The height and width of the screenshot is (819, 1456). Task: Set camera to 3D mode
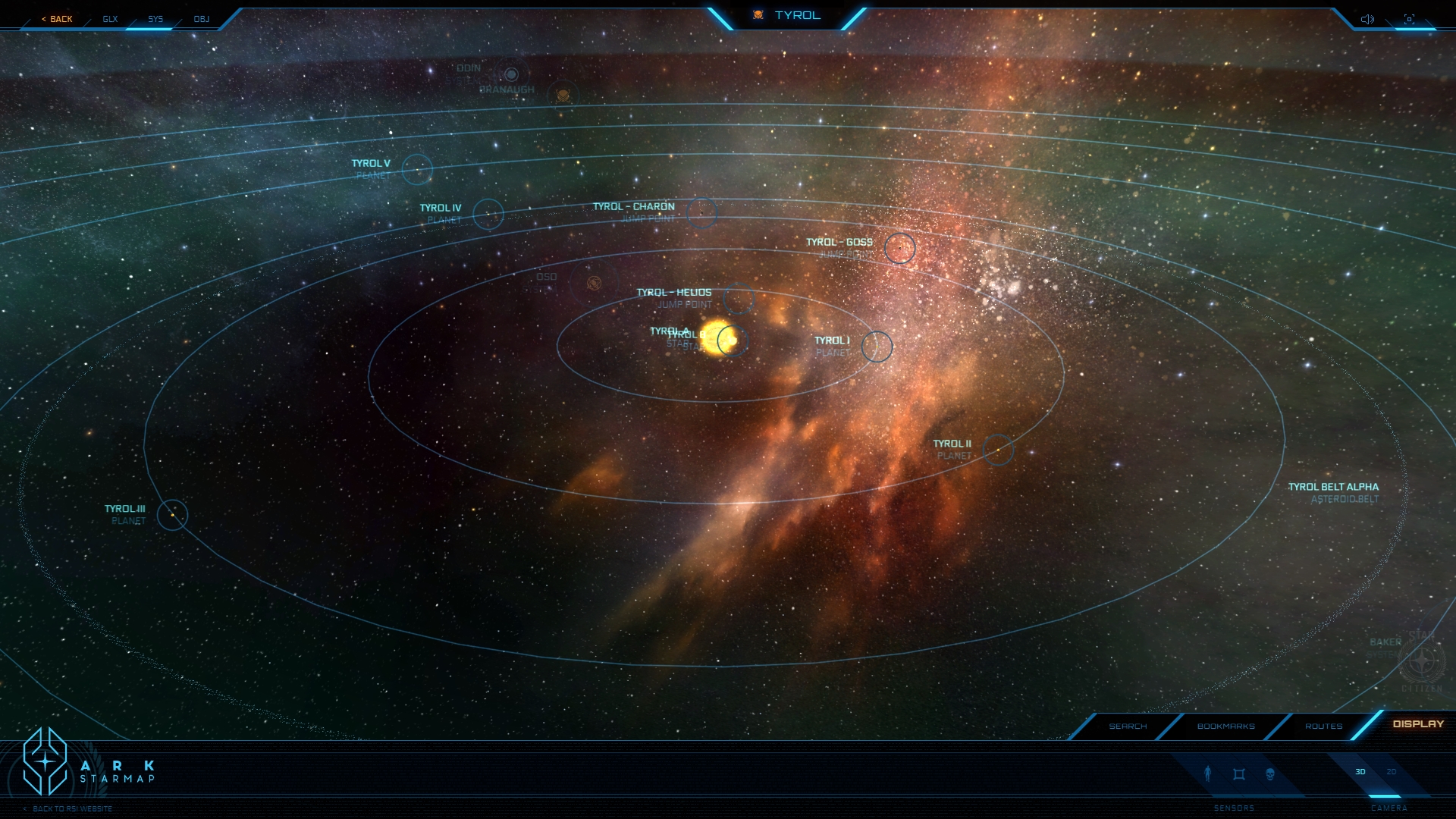coord(1360,772)
